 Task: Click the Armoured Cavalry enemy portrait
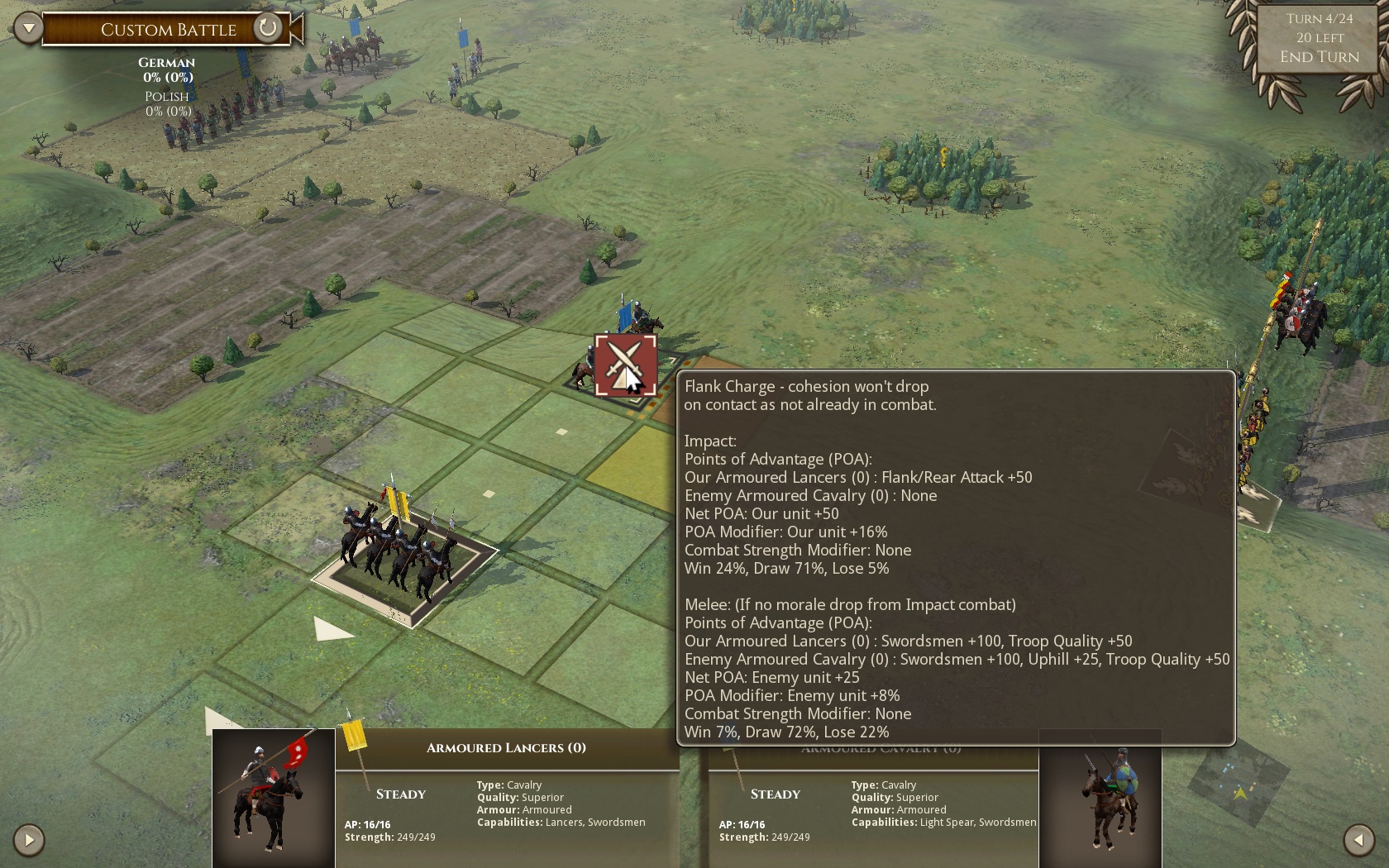(1100, 798)
